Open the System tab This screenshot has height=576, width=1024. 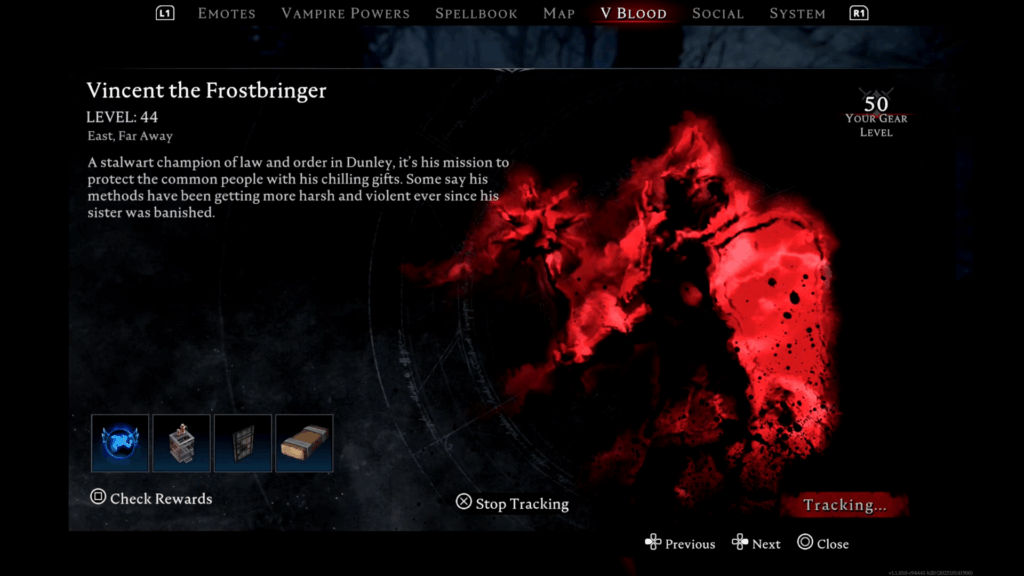click(797, 14)
